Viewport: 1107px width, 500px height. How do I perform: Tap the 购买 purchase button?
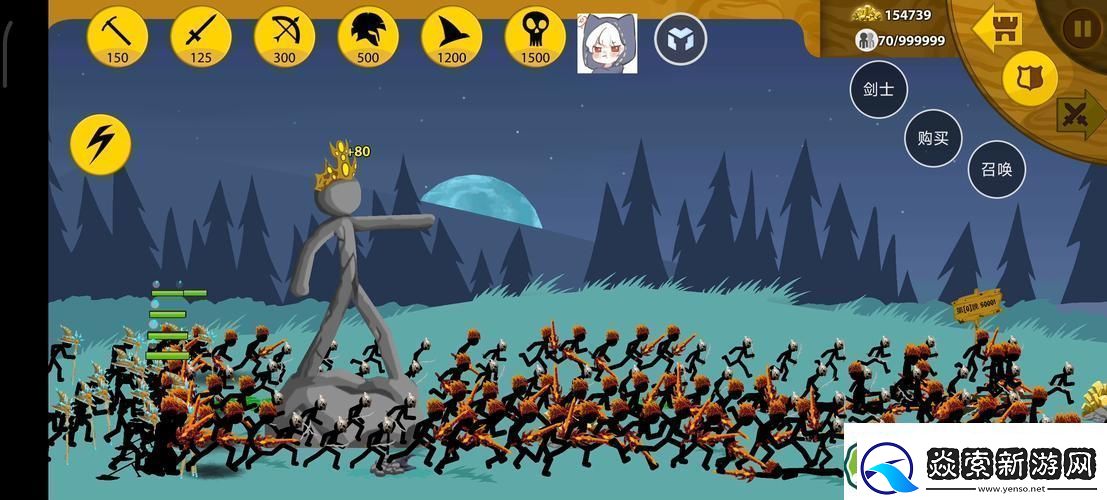click(933, 138)
